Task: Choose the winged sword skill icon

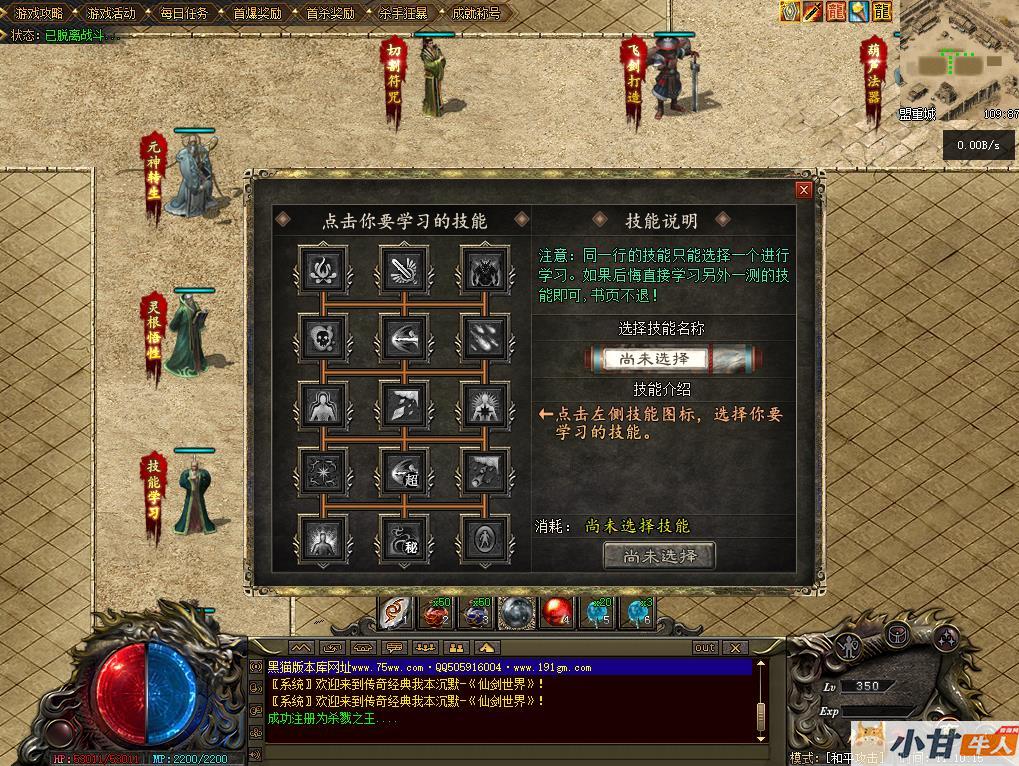Action: pos(404,269)
